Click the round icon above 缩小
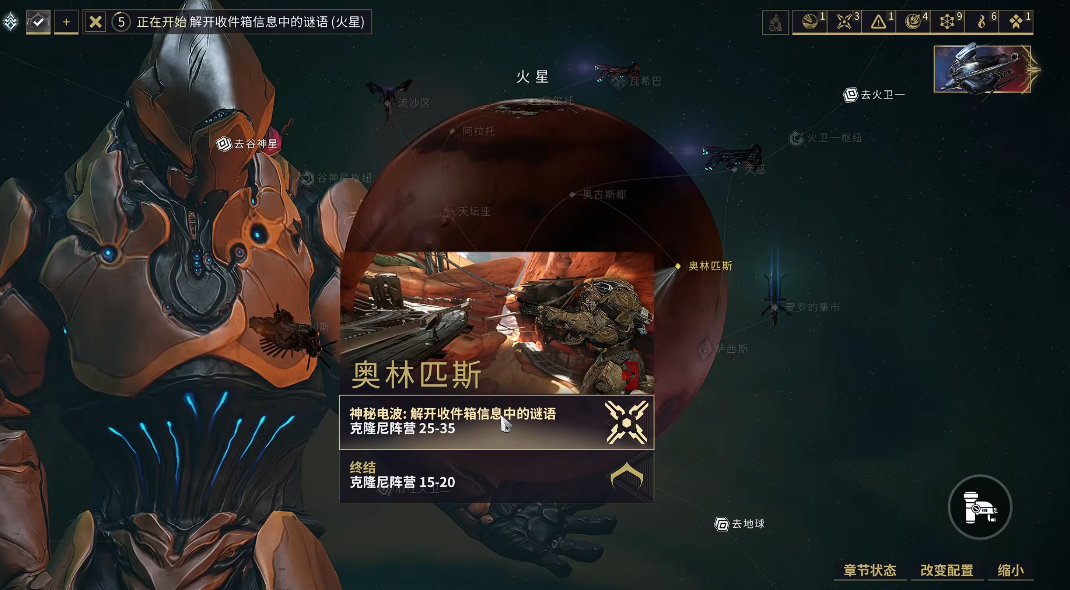The image size is (1070, 590). pos(980,507)
